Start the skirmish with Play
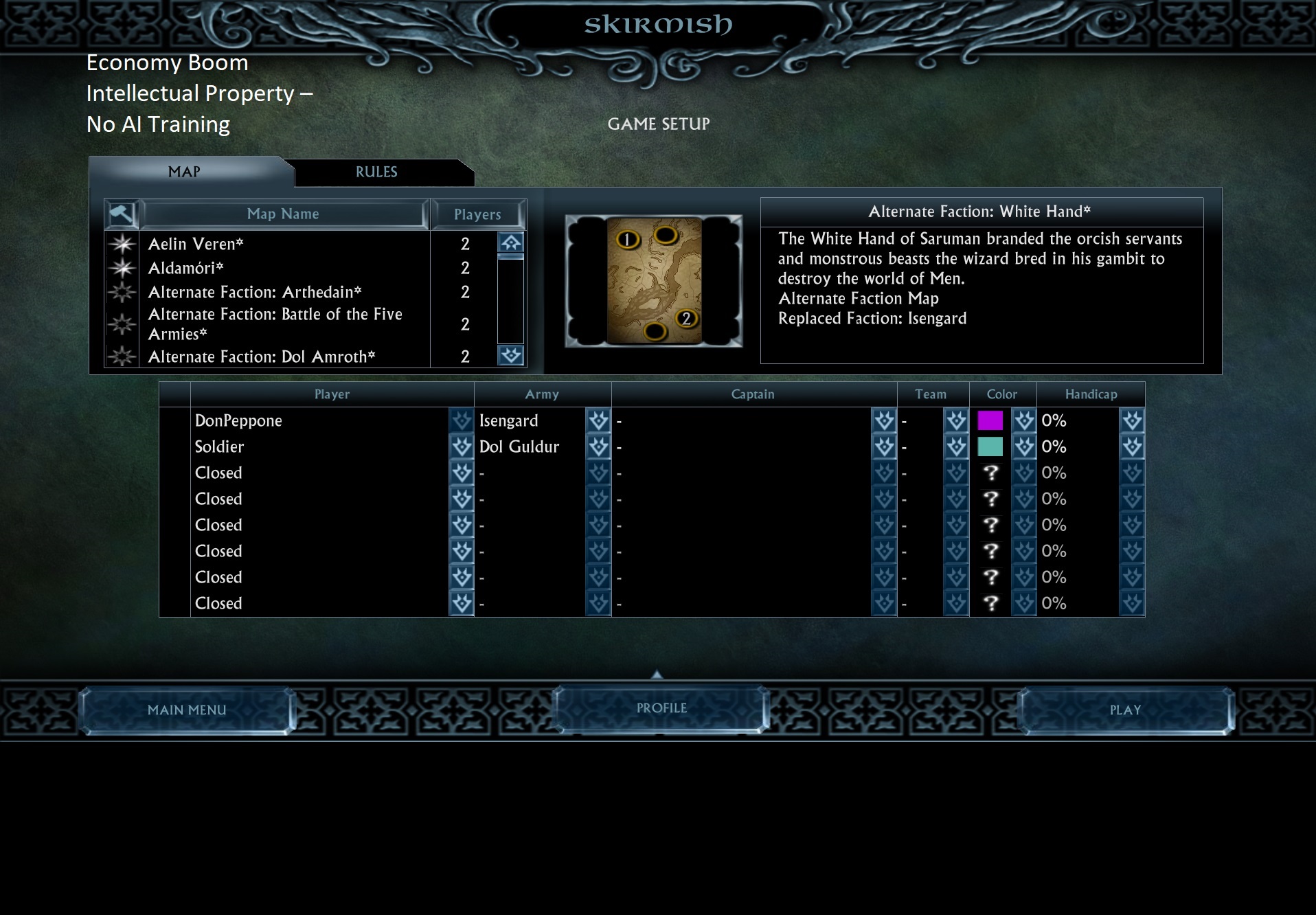Viewport: 1316px width, 915px height. (x=1125, y=710)
